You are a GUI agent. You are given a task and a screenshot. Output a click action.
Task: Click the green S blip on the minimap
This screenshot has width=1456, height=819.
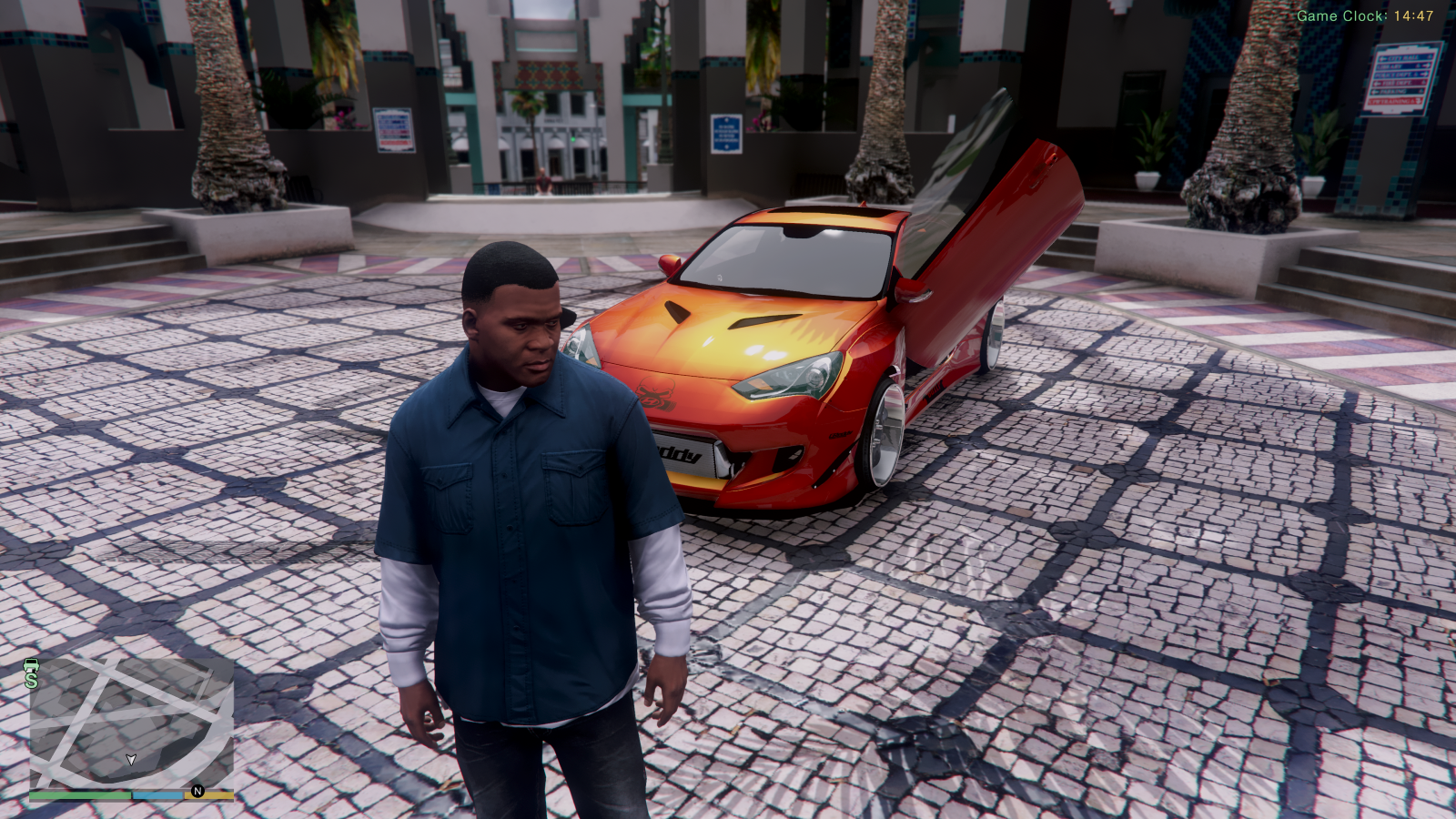tap(32, 680)
